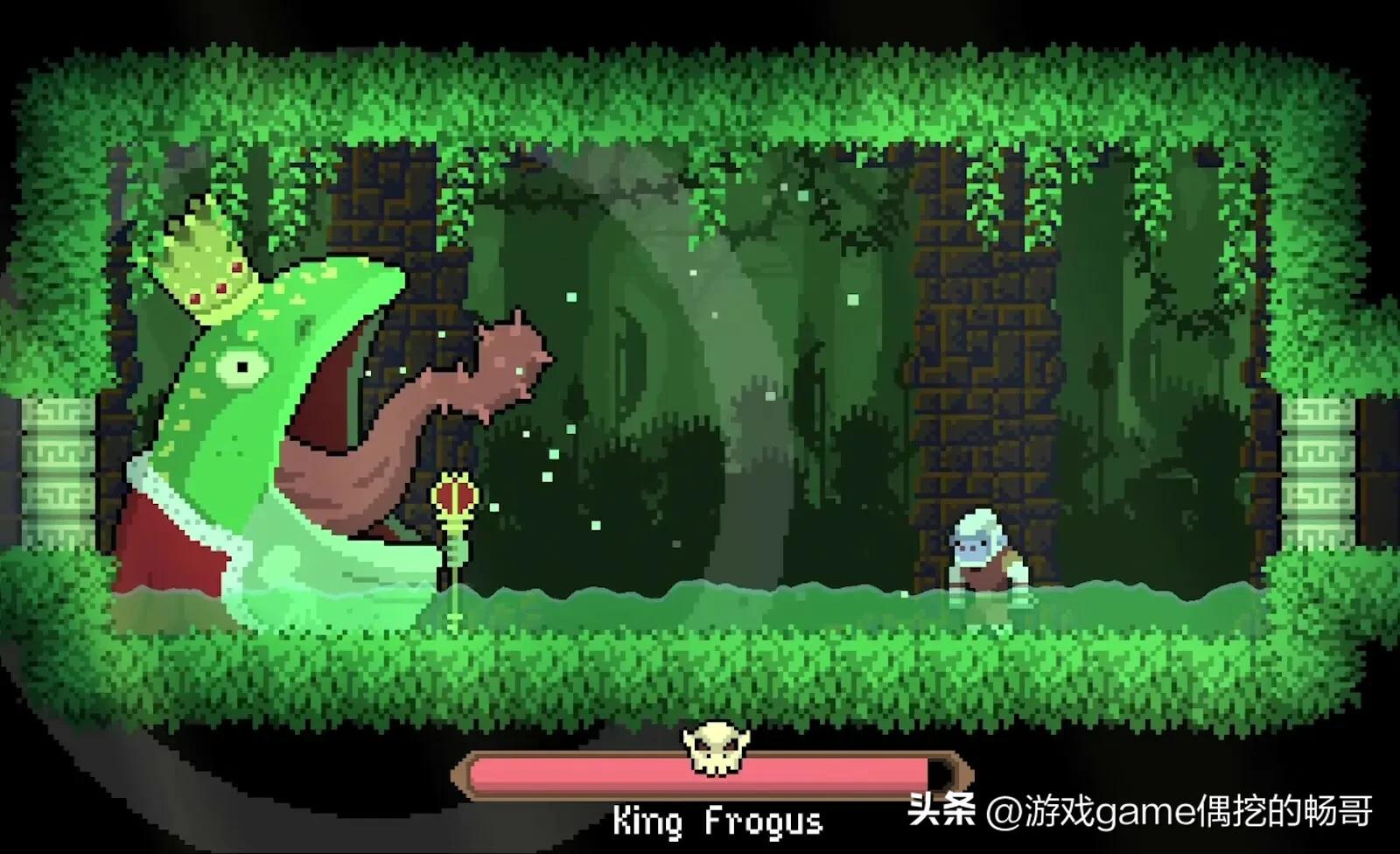Click the skull icon above the health bar
The image size is (1400, 854).
716,748
